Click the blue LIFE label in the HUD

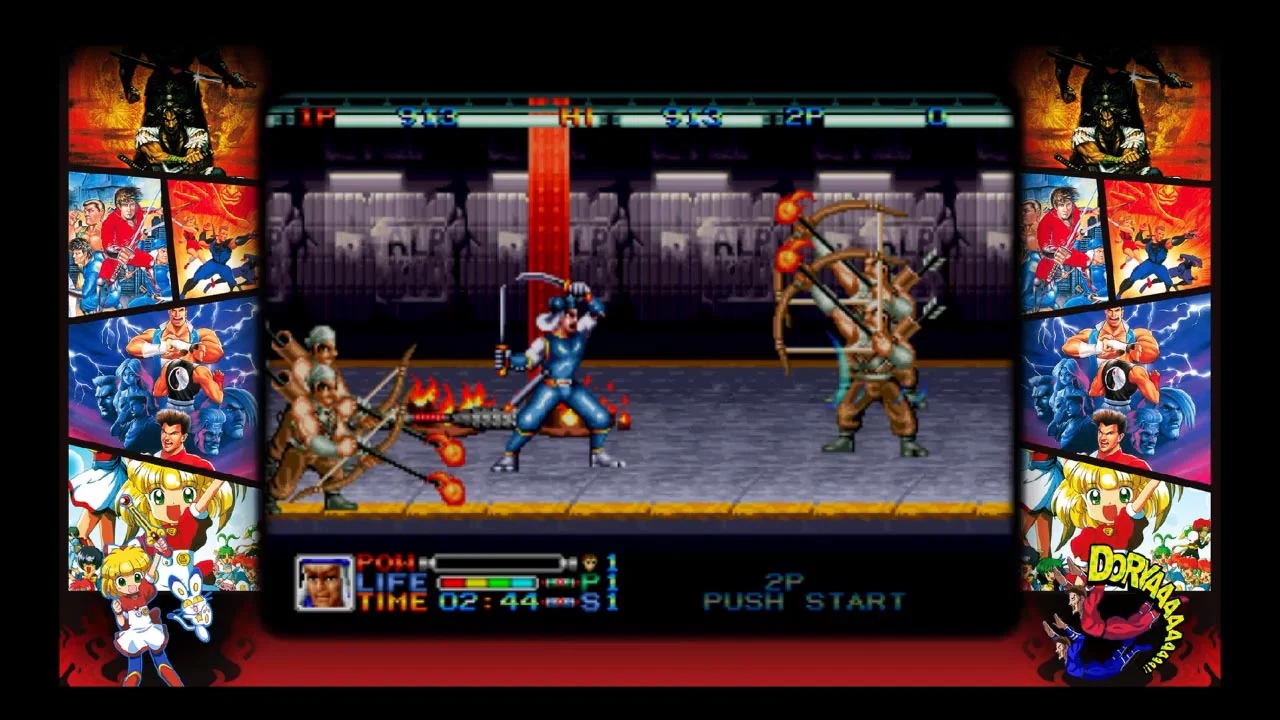pos(390,582)
